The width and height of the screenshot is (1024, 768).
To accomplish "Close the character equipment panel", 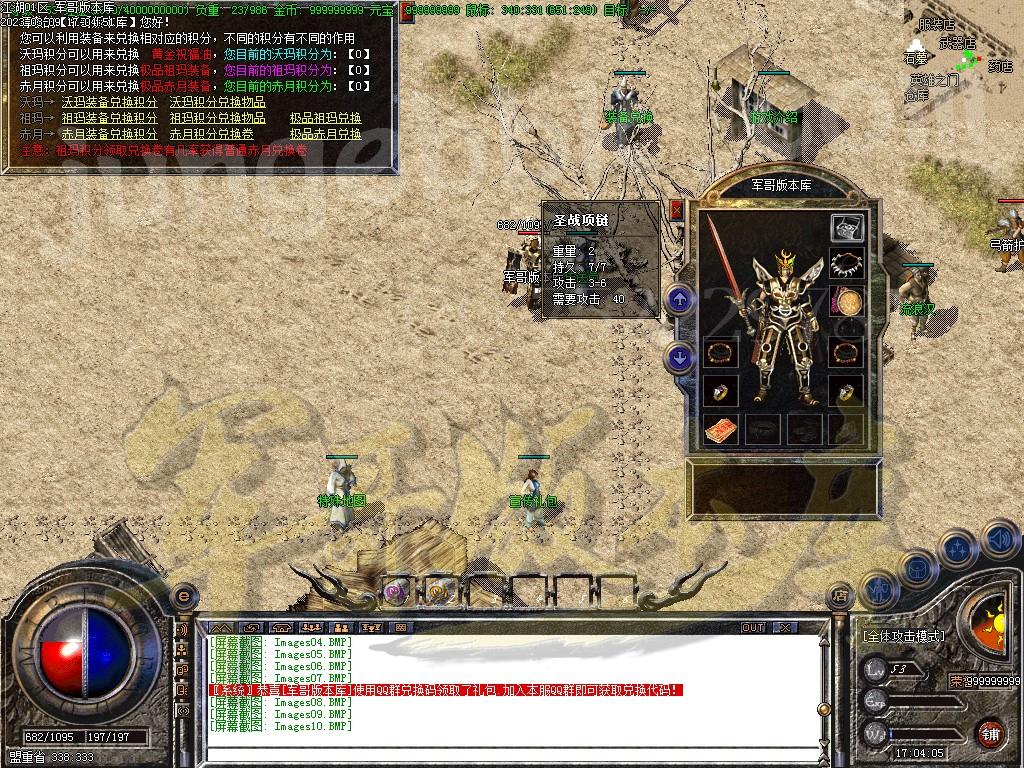I will pyautogui.click(x=676, y=209).
